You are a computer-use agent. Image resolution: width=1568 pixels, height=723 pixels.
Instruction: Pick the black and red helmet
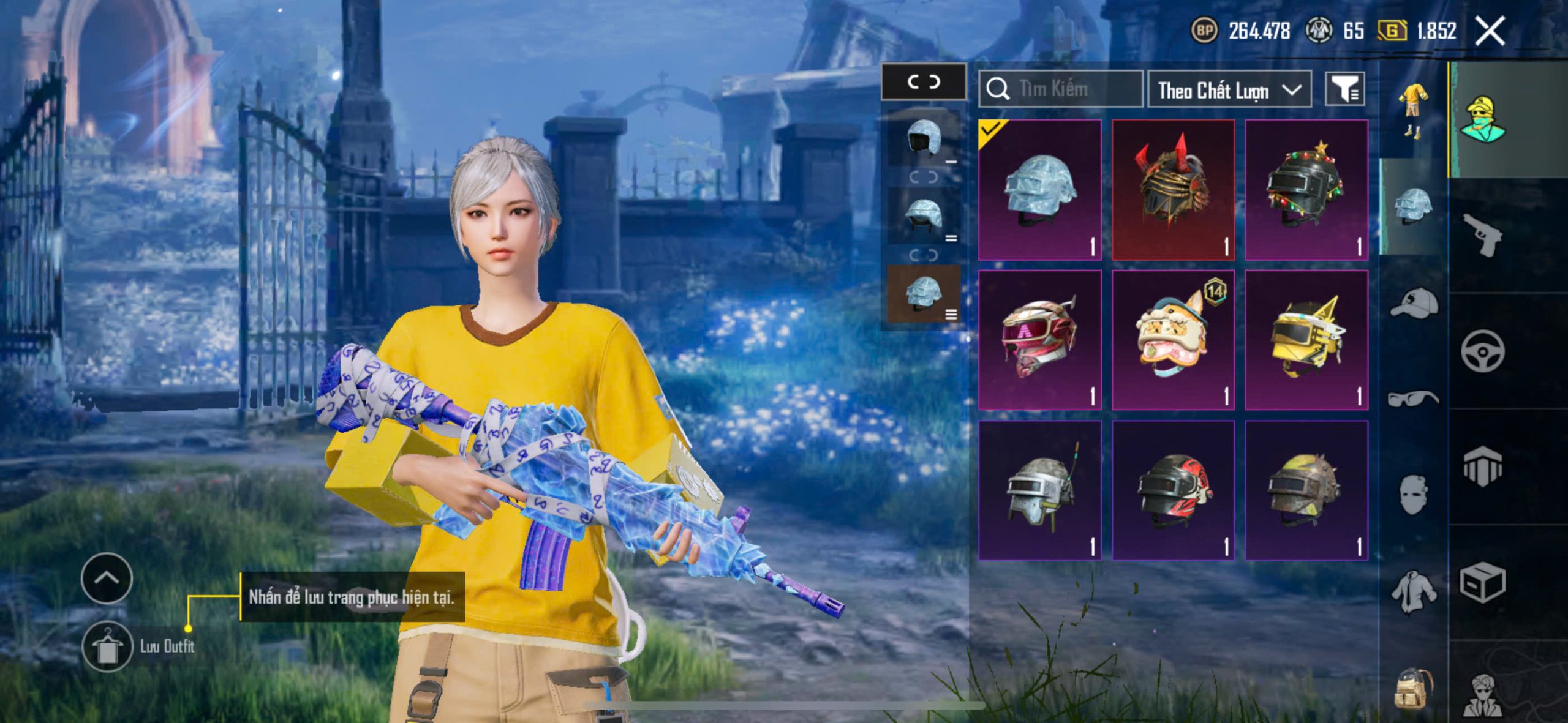(1173, 490)
